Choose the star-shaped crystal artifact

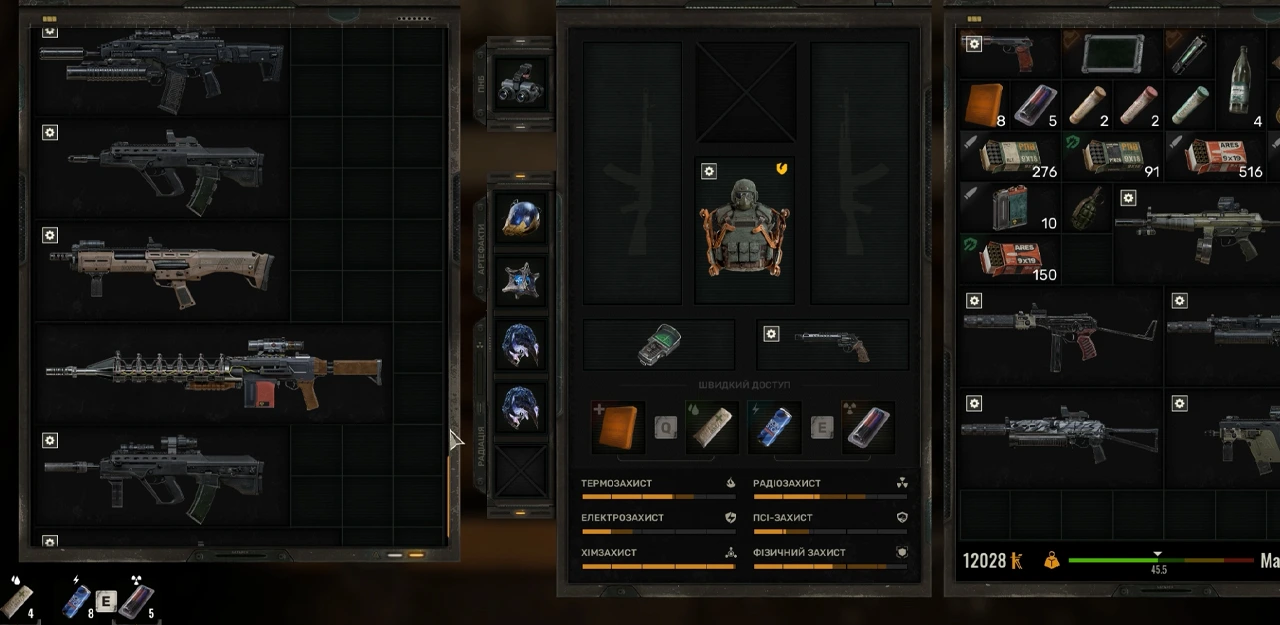click(521, 281)
